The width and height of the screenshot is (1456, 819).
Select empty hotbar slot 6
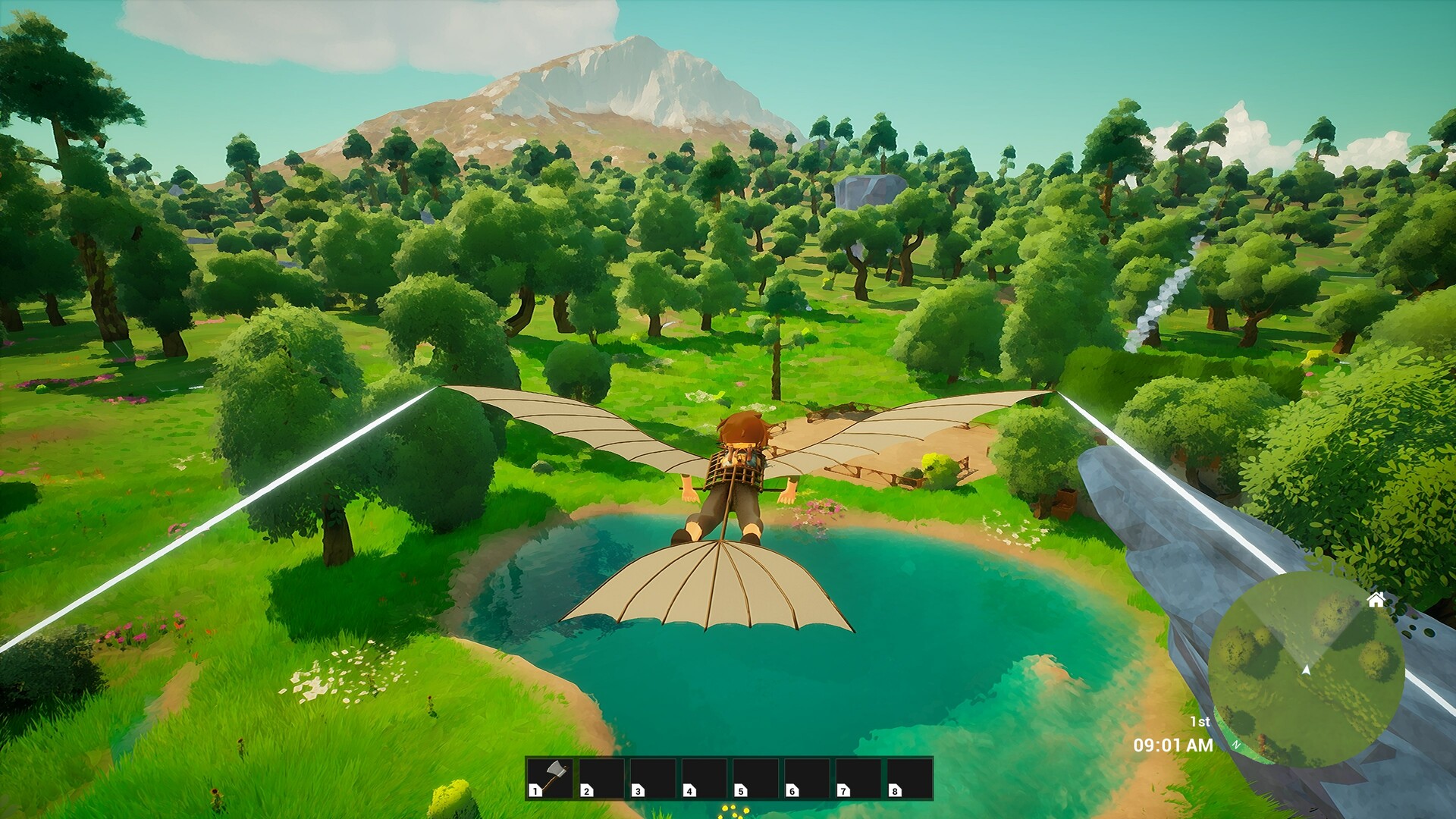tap(806, 777)
